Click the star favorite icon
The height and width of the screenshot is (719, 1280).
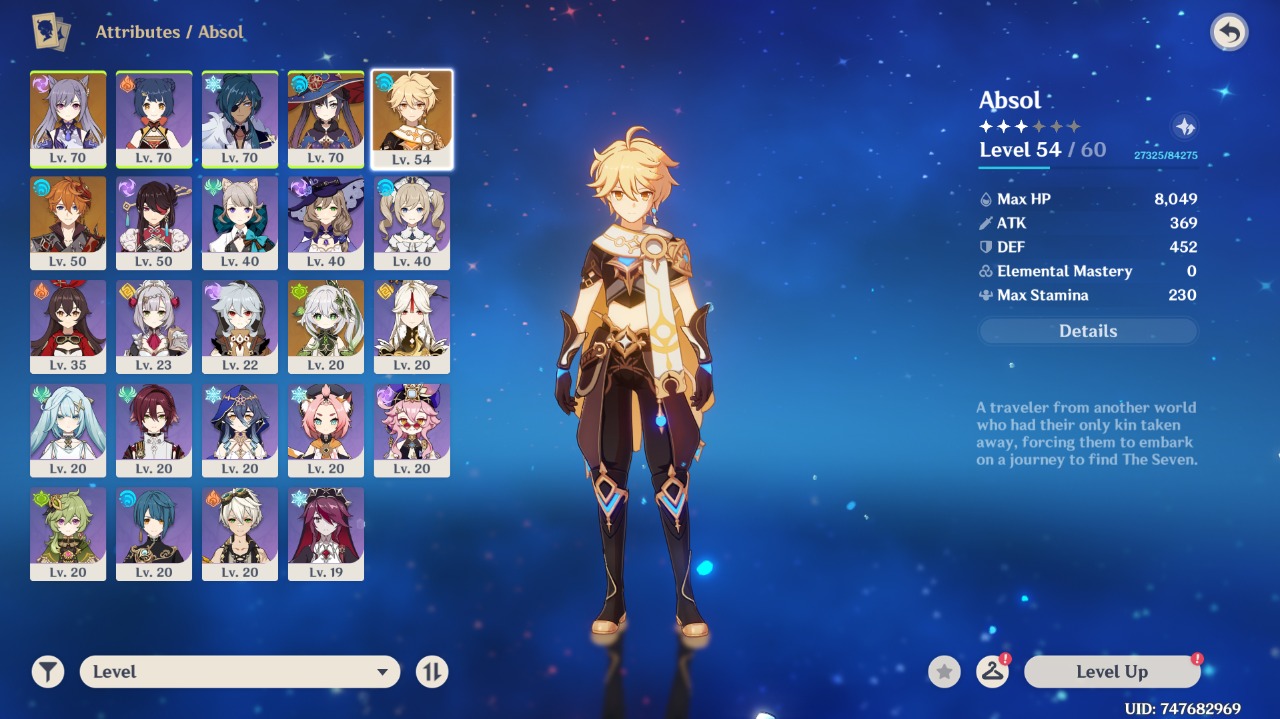[x=944, y=672]
